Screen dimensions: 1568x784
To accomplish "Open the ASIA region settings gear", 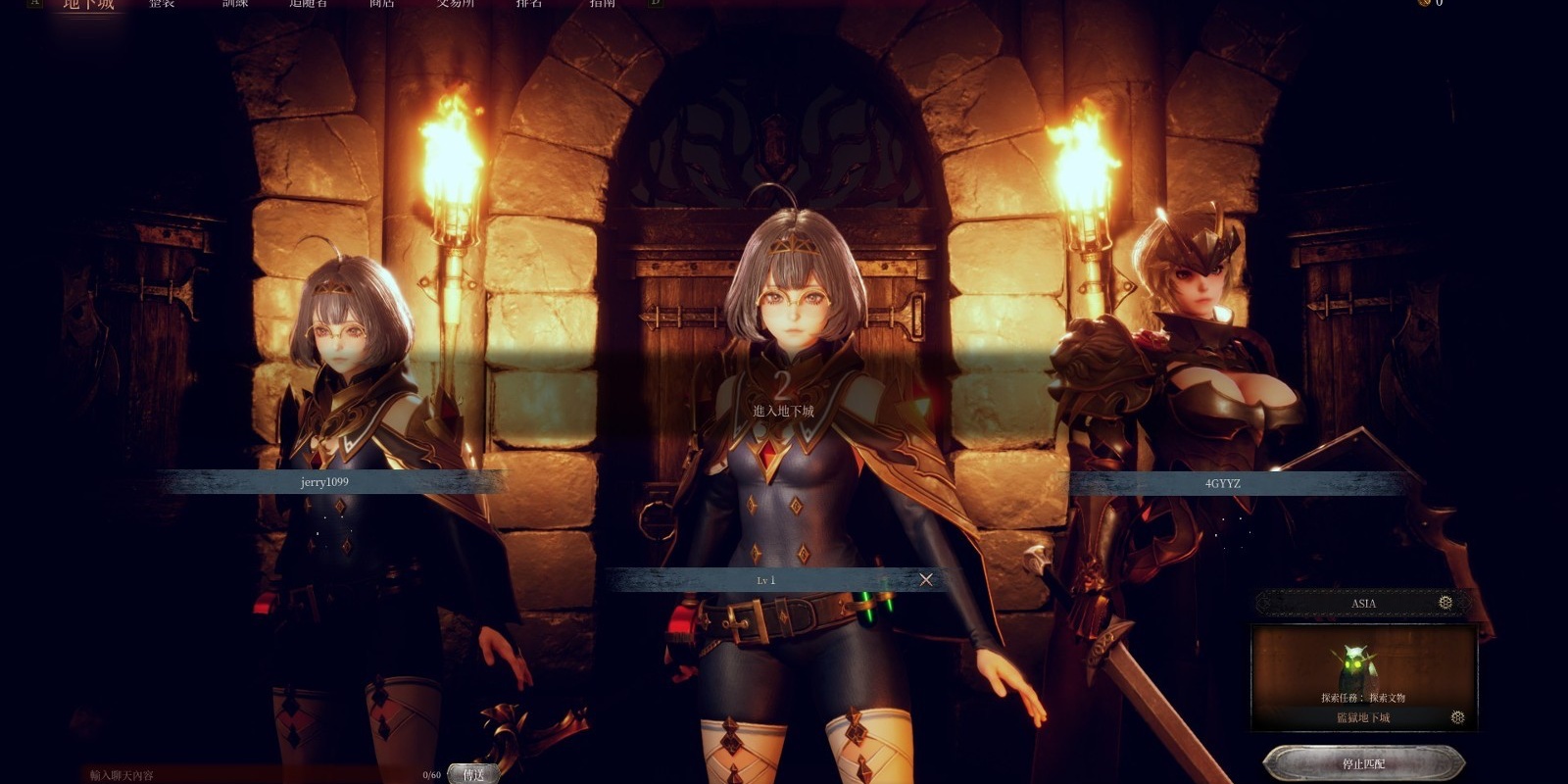I will click(x=1445, y=603).
